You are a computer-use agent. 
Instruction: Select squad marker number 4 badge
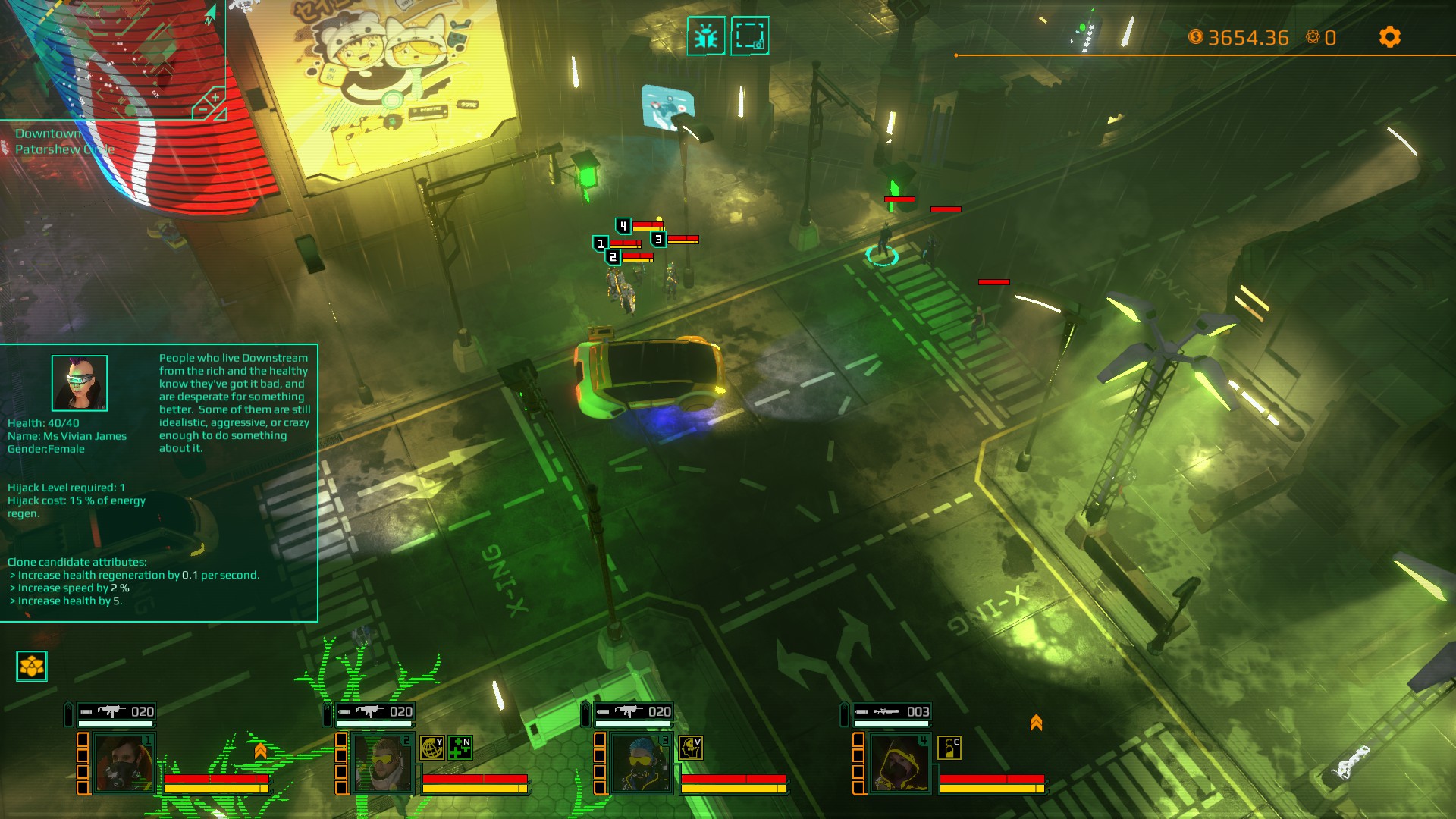(x=623, y=226)
